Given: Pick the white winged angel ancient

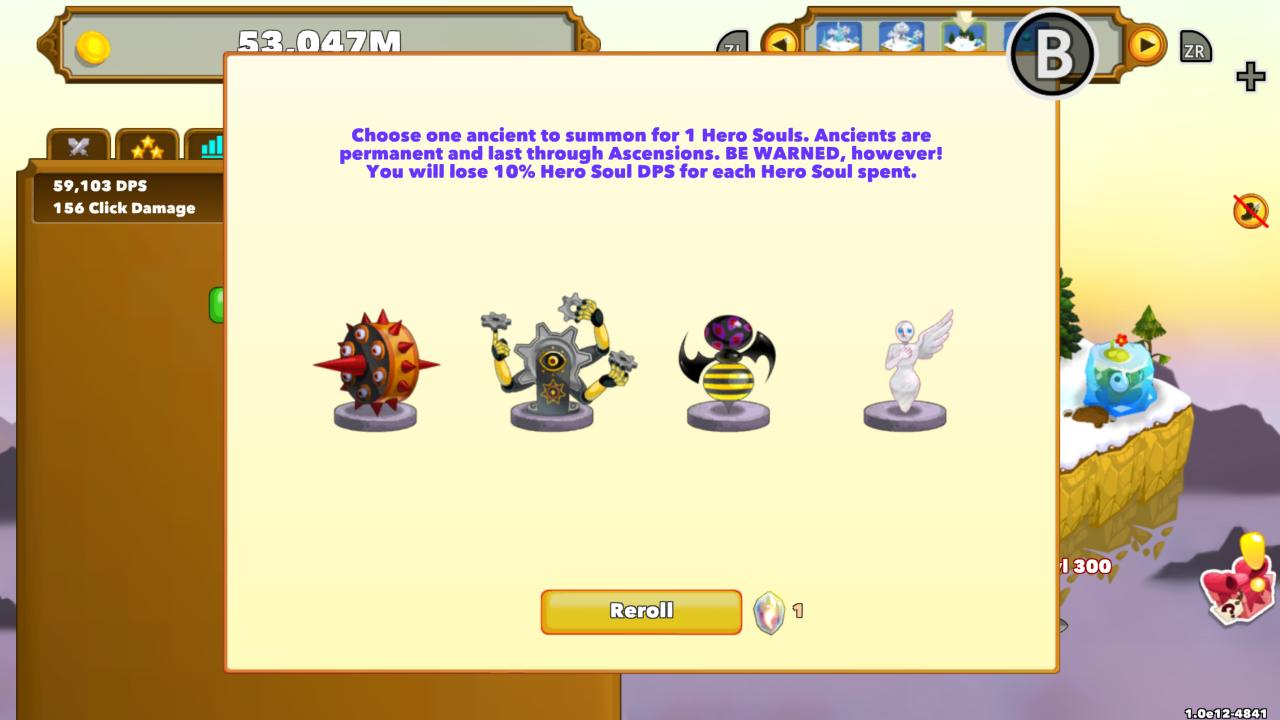Looking at the screenshot, I should [x=905, y=370].
